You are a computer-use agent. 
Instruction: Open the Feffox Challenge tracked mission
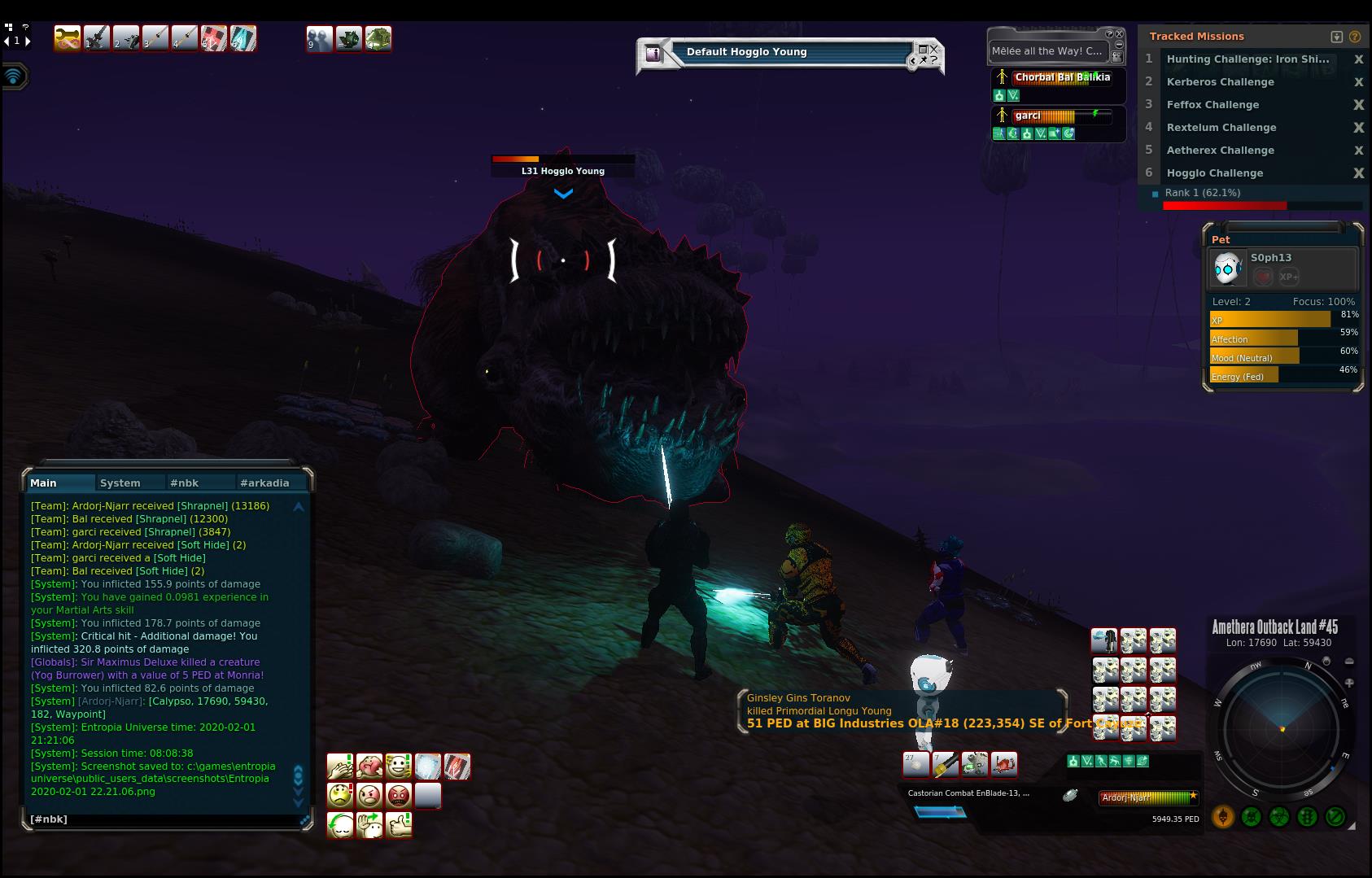click(x=1213, y=105)
